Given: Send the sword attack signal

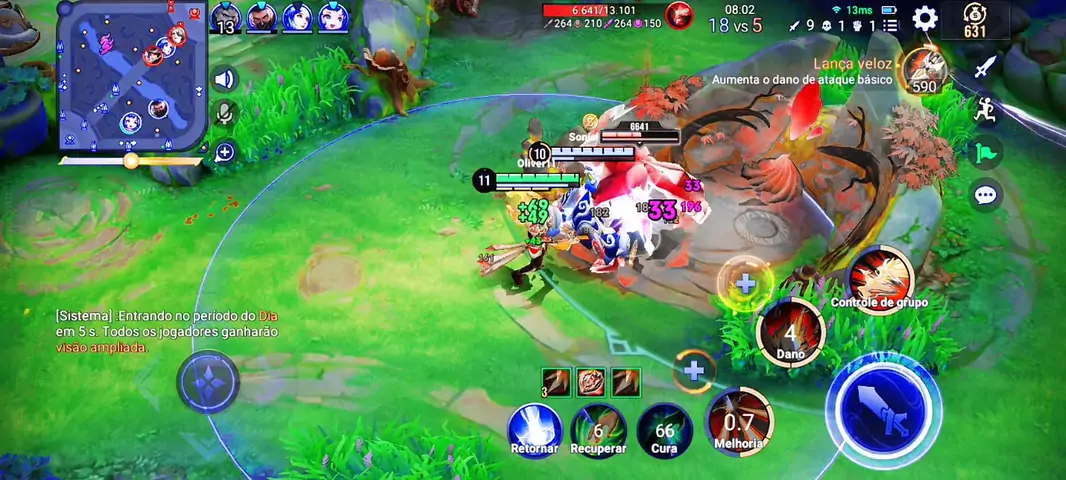Looking at the screenshot, I should click(986, 67).
